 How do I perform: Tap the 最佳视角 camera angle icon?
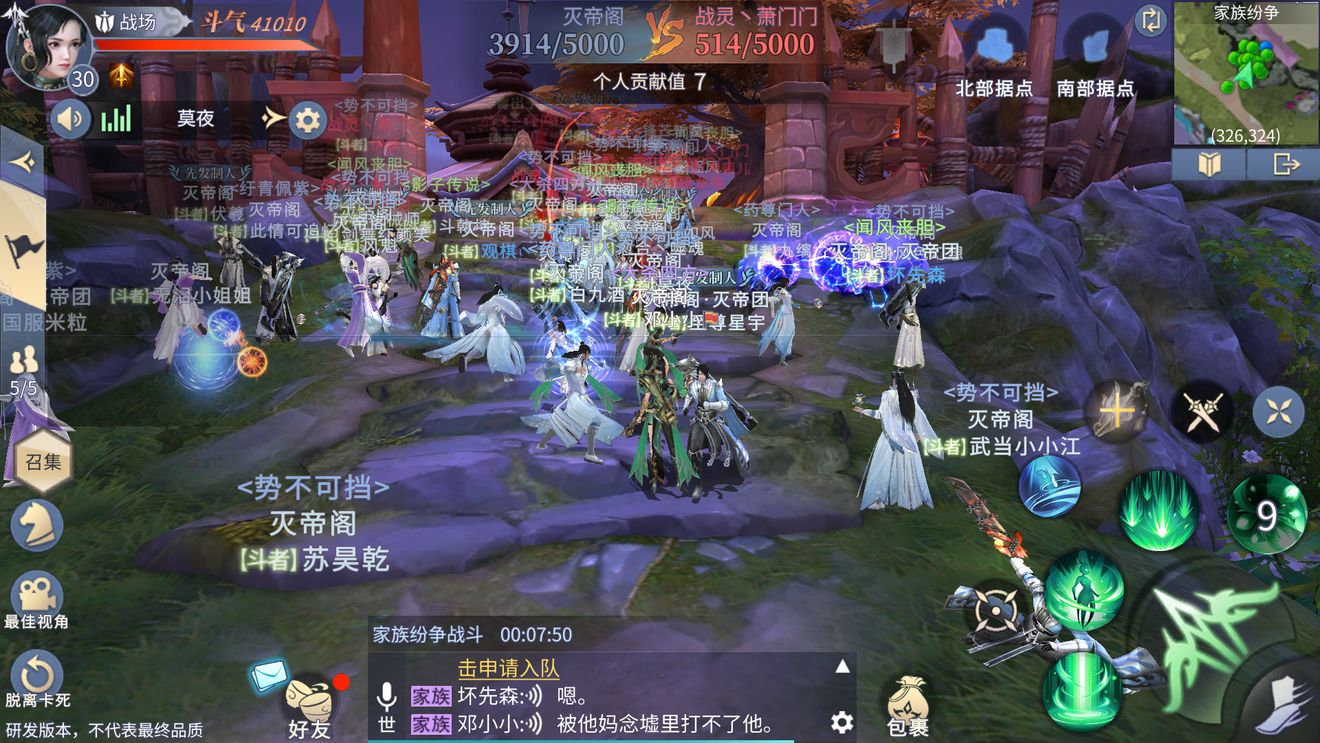(38, 594)
